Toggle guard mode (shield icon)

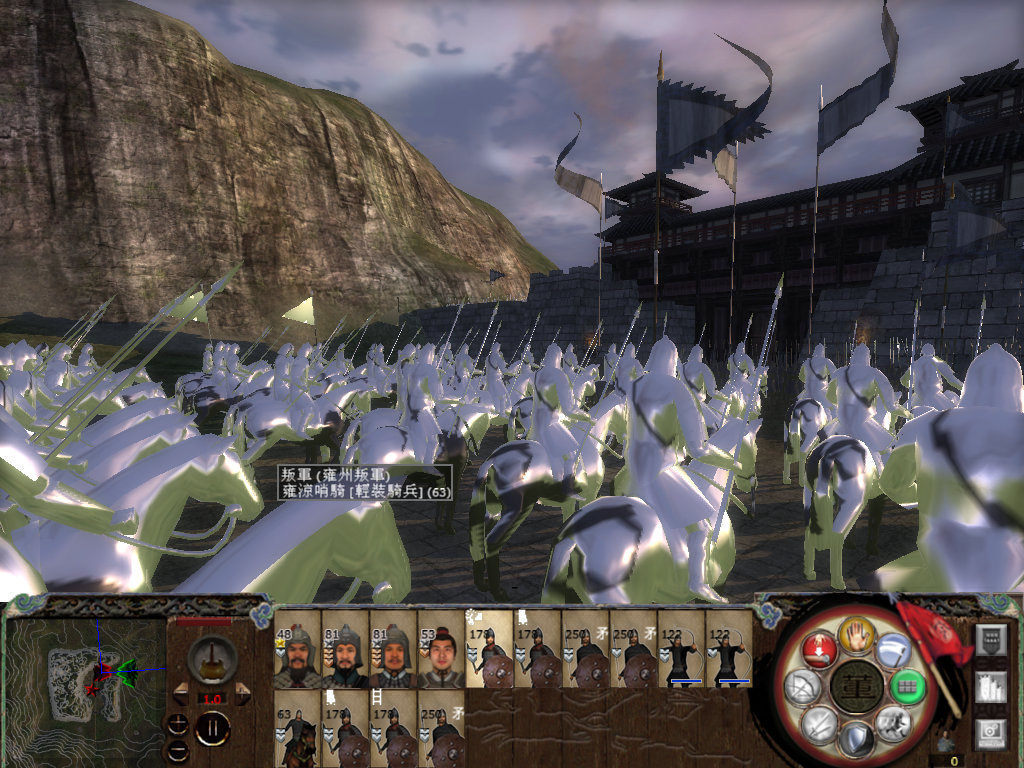(856, 739)
